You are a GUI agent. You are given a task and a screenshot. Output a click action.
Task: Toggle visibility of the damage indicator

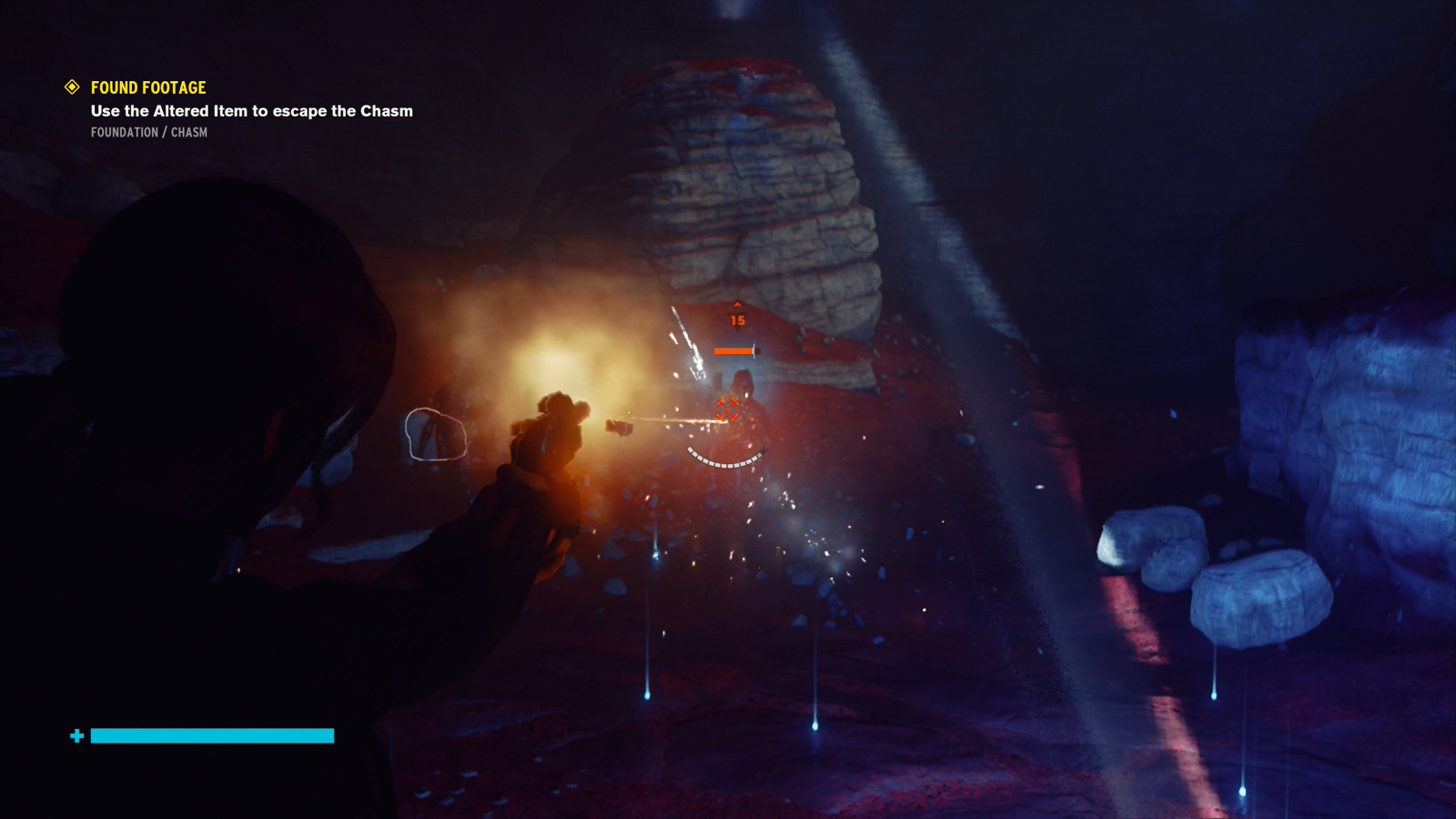pyautogui.click(x=737, y=319)
